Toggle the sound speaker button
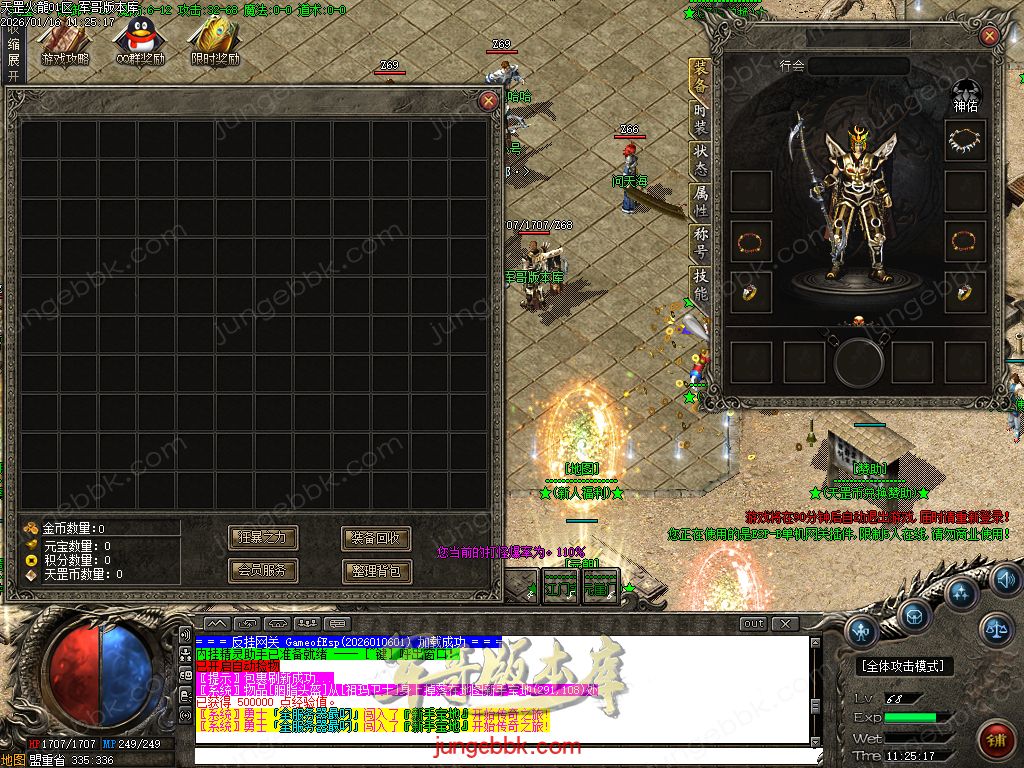Image resolution: width=1024 pixels, height=768 pixels. (1004, 579)
